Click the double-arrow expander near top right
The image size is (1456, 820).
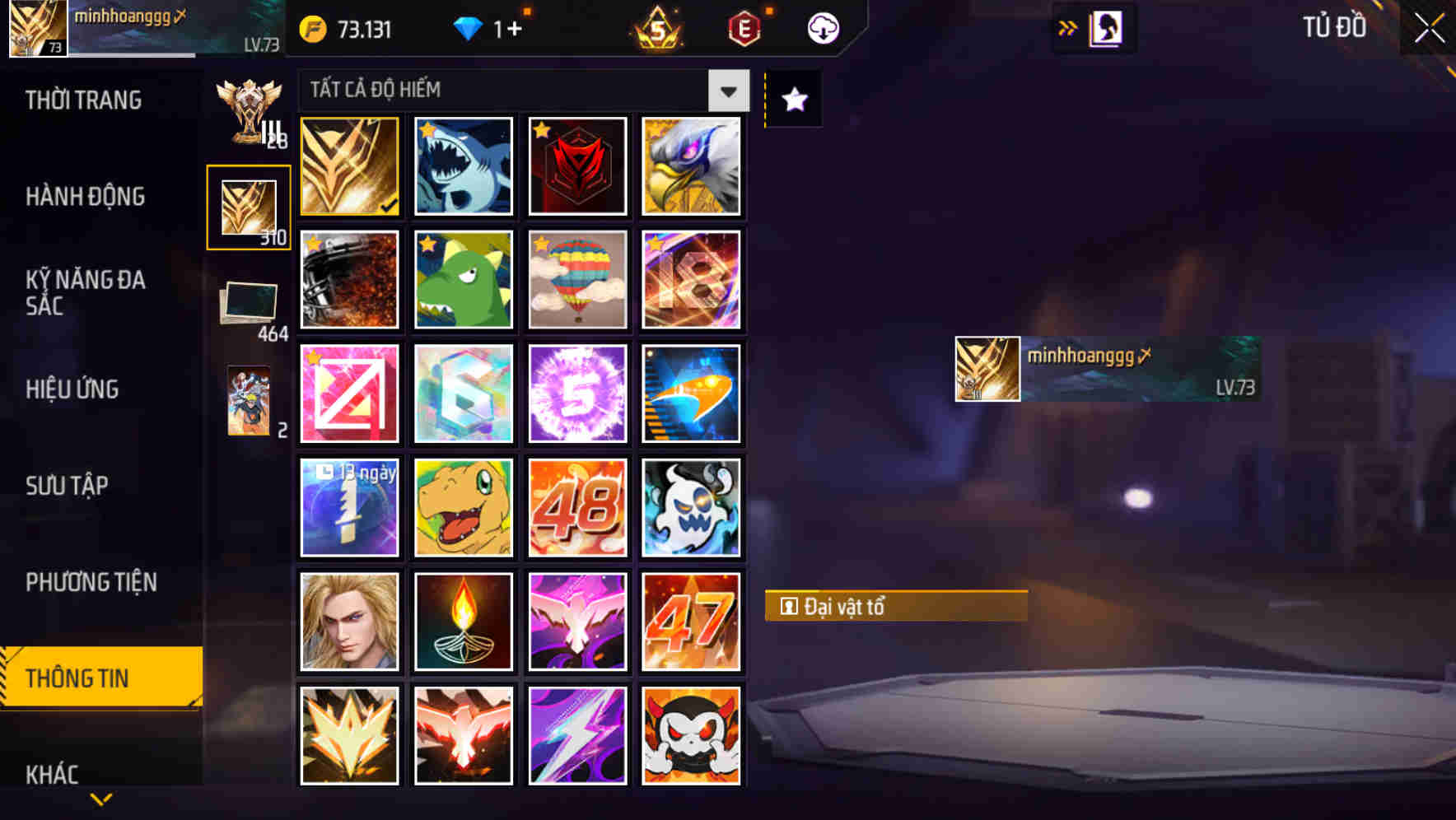[x=1067, y=27]
